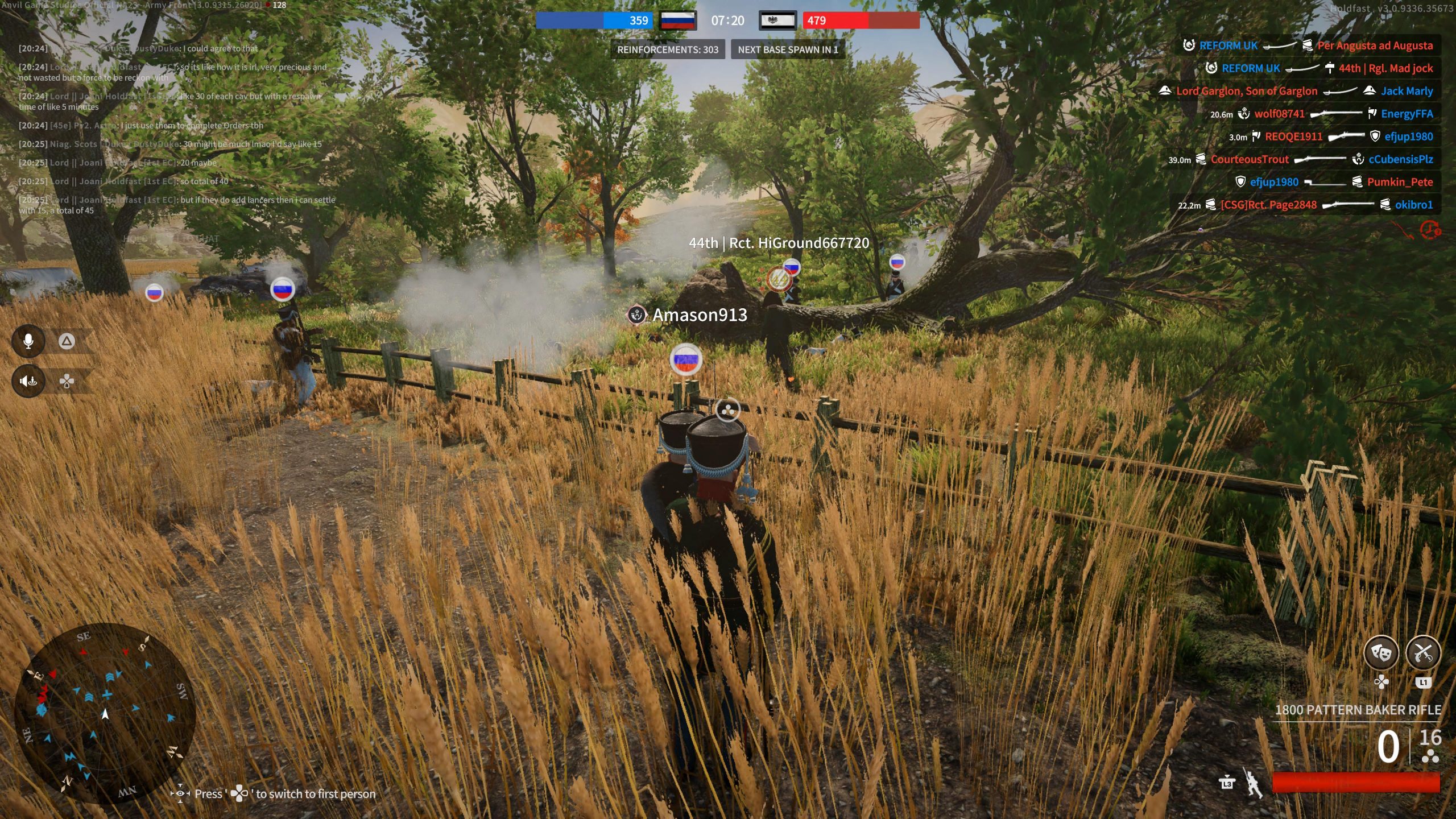
Task: Toggle the microphone voice chat icon
Action: [x=28, y=341]
